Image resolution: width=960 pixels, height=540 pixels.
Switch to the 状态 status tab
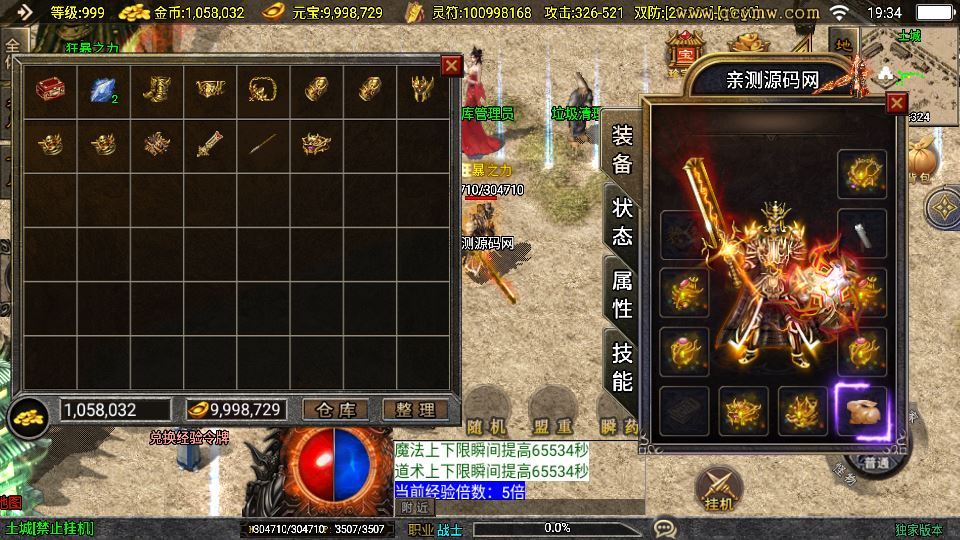click(622, 222)
